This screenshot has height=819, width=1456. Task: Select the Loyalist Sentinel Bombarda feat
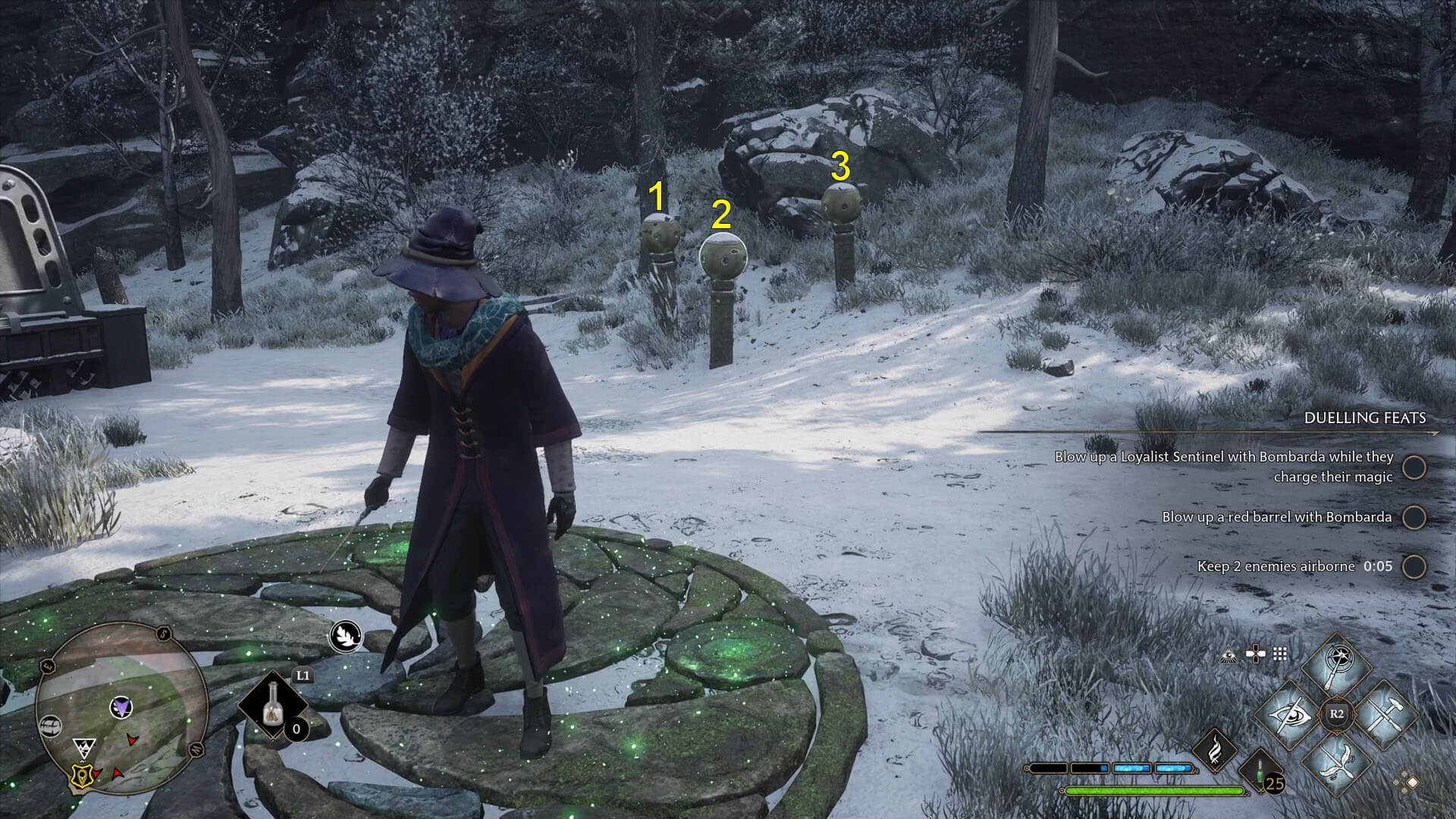pyautogui.click(x=1224, y=466)
